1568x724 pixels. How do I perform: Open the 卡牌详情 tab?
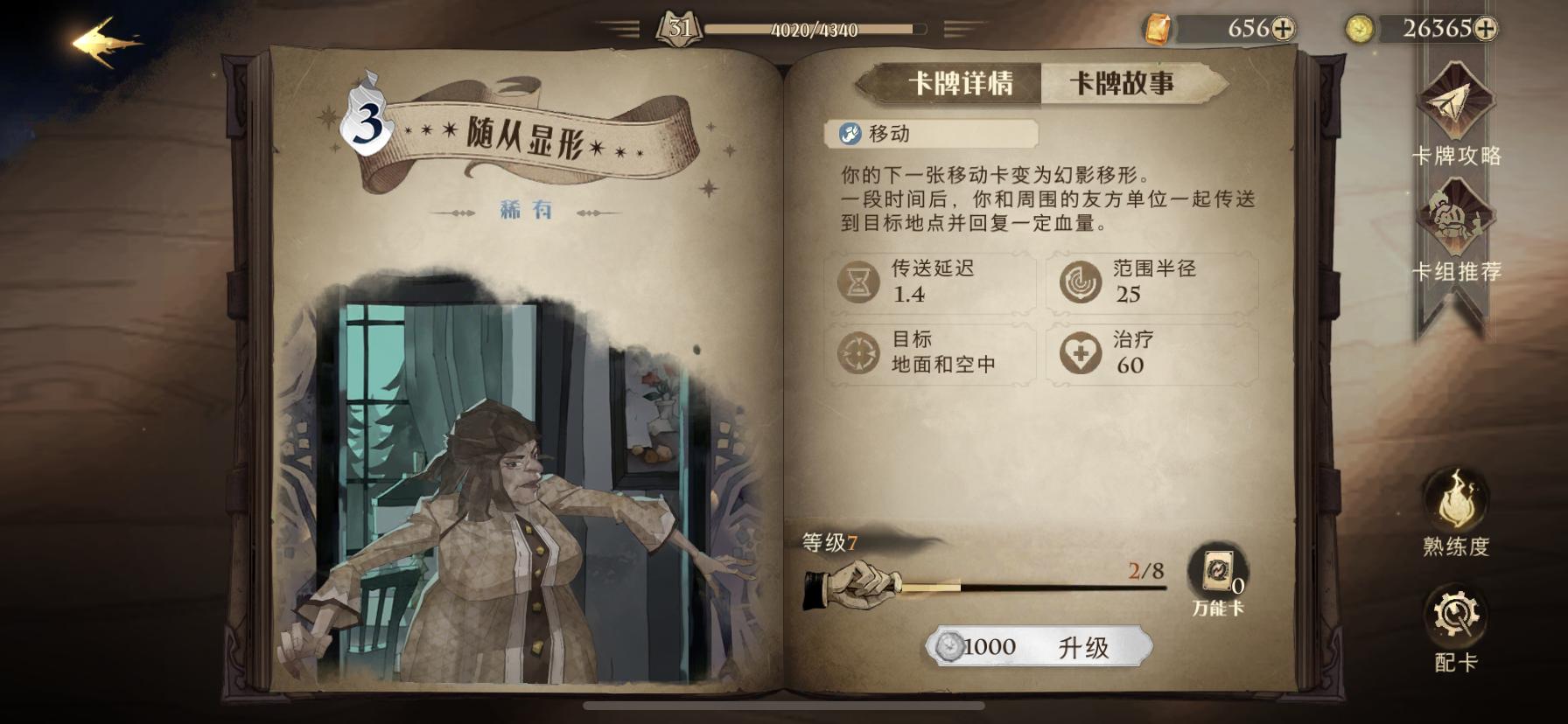(962, 82)
